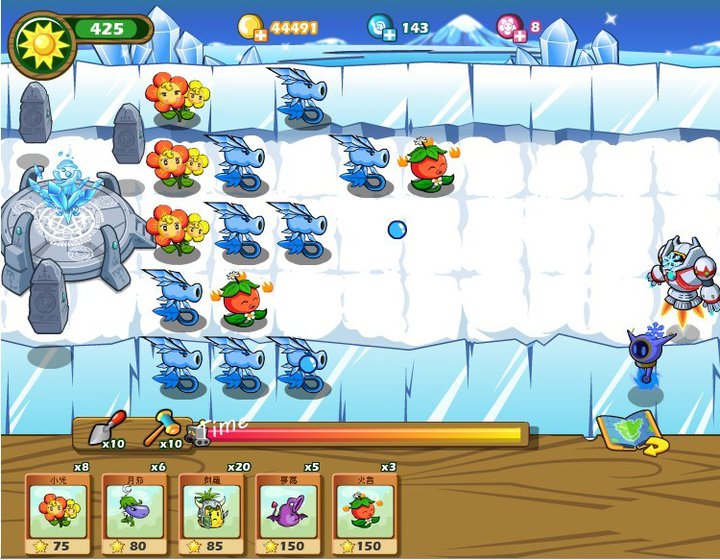
Task: Select the orange flower plant card costing 75
Action: [x=57, y=512]
